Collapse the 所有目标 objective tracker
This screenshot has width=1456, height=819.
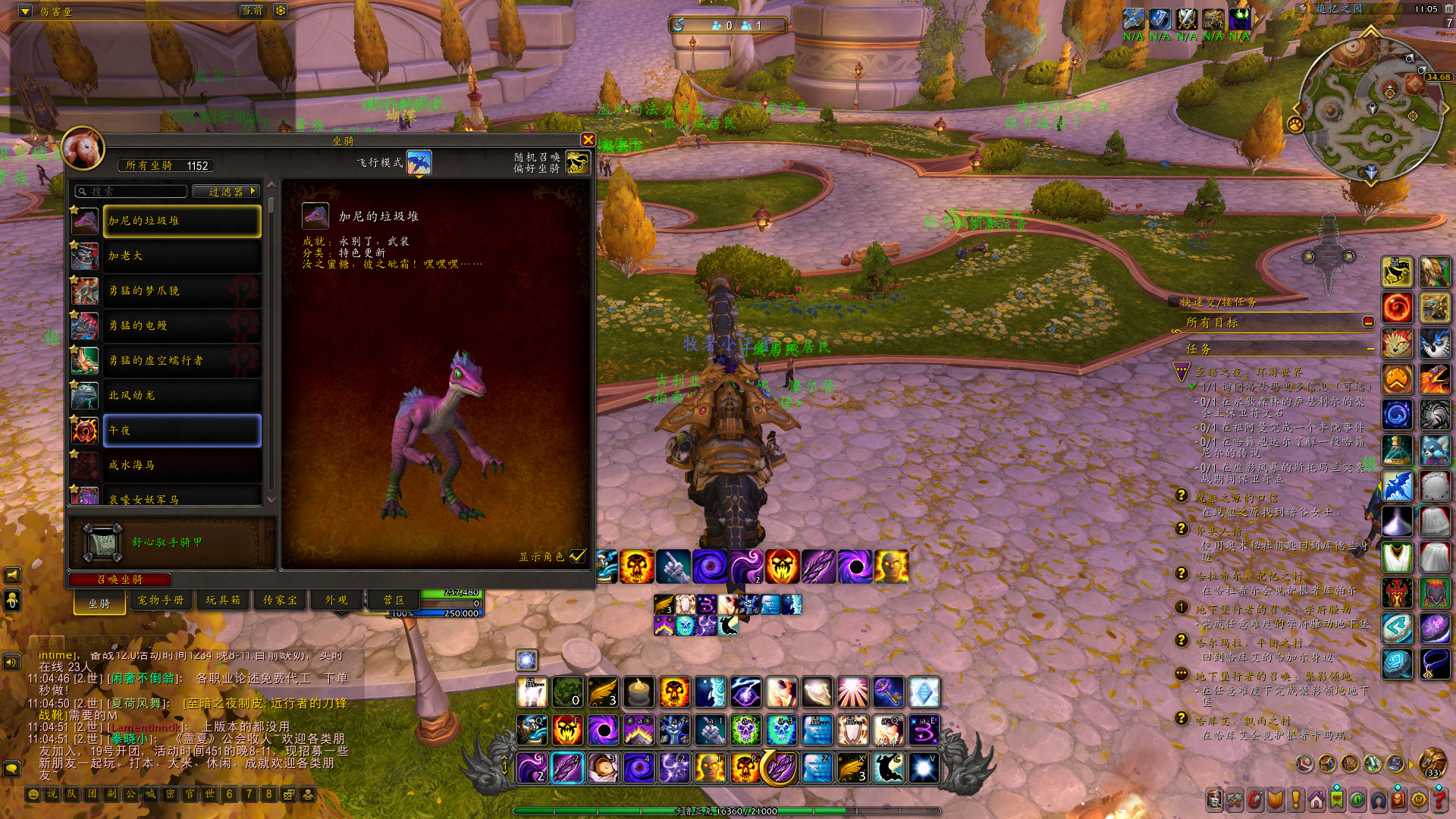tap(1368, 322)
